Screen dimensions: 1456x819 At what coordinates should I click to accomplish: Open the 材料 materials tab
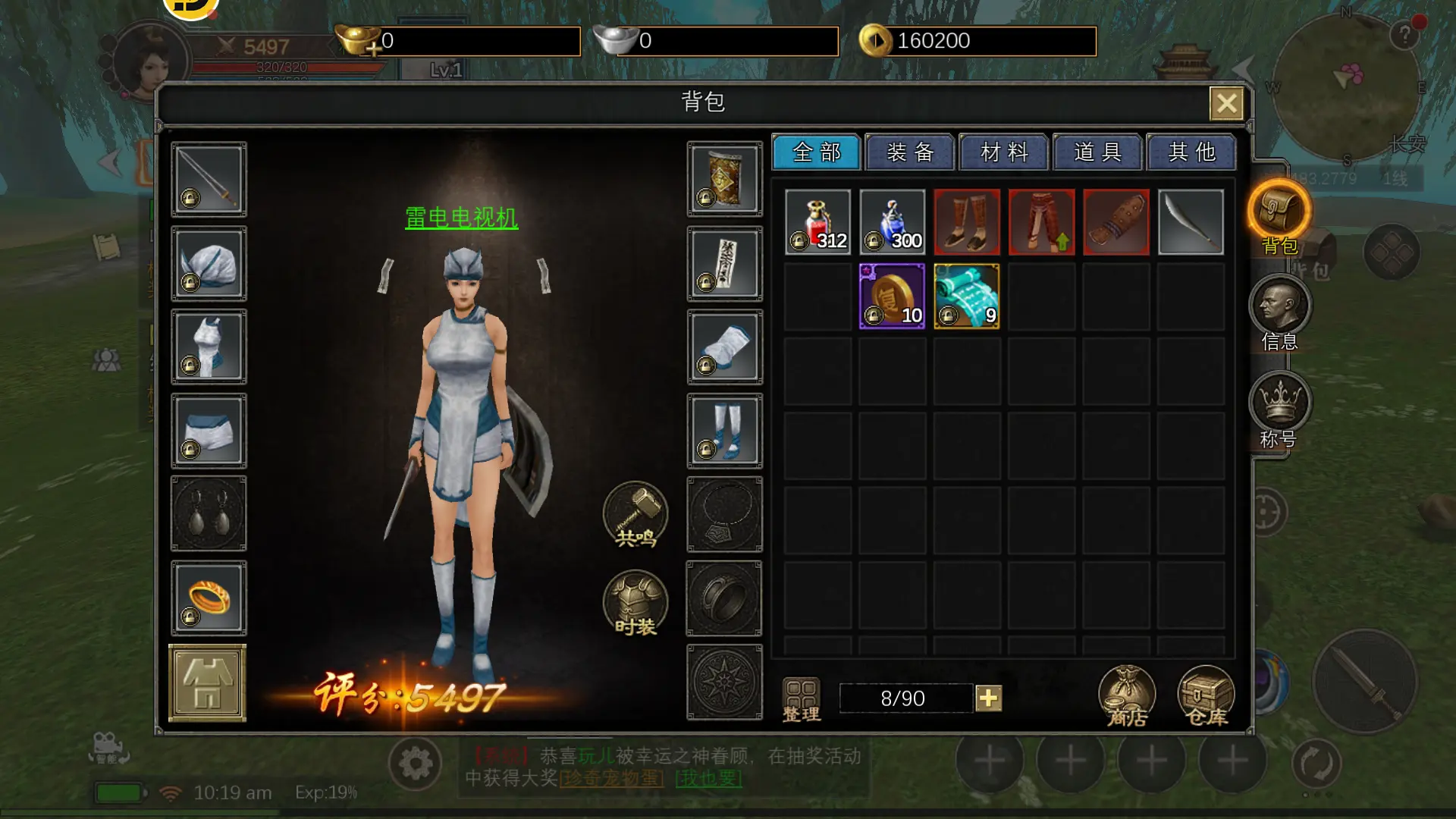pos(1004,152)
